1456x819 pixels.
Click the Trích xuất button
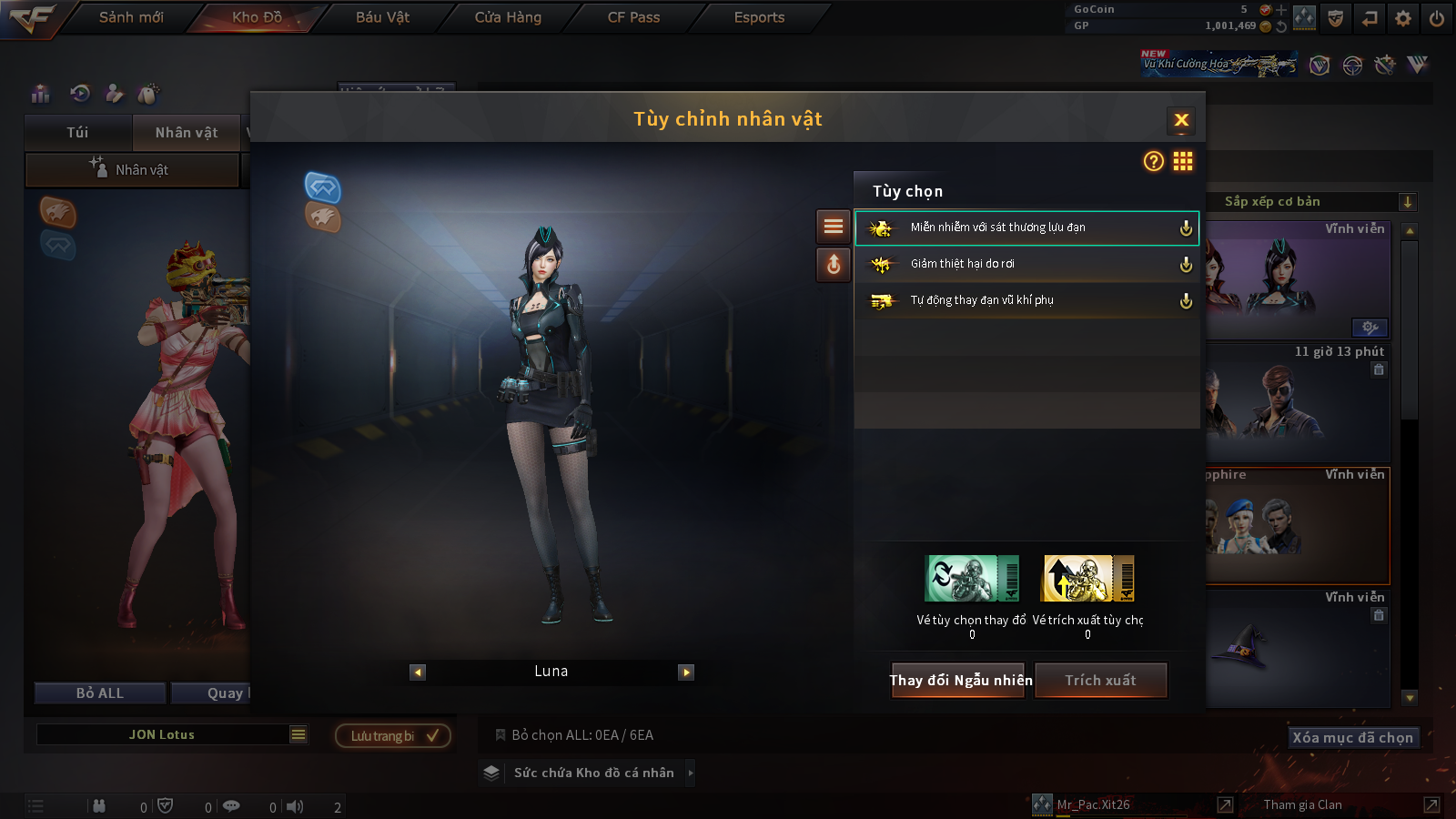click(x=1100, y=681)
